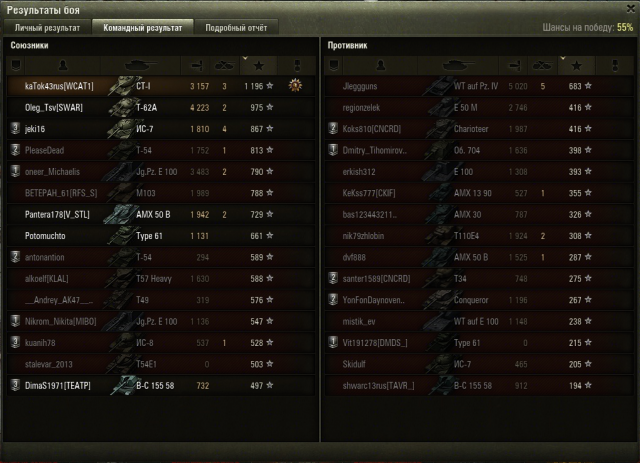Sort allies by the medal column header
The height and width of the screenshot is (463, 640).
[x=296, y=65]
